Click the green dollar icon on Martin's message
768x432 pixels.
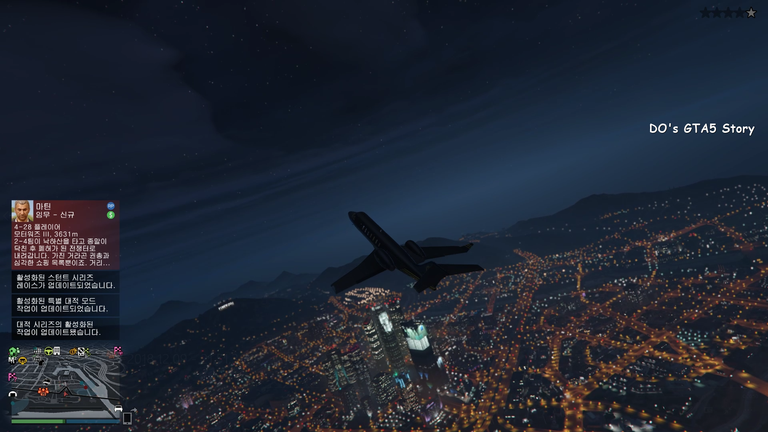(x=111, y=215)
